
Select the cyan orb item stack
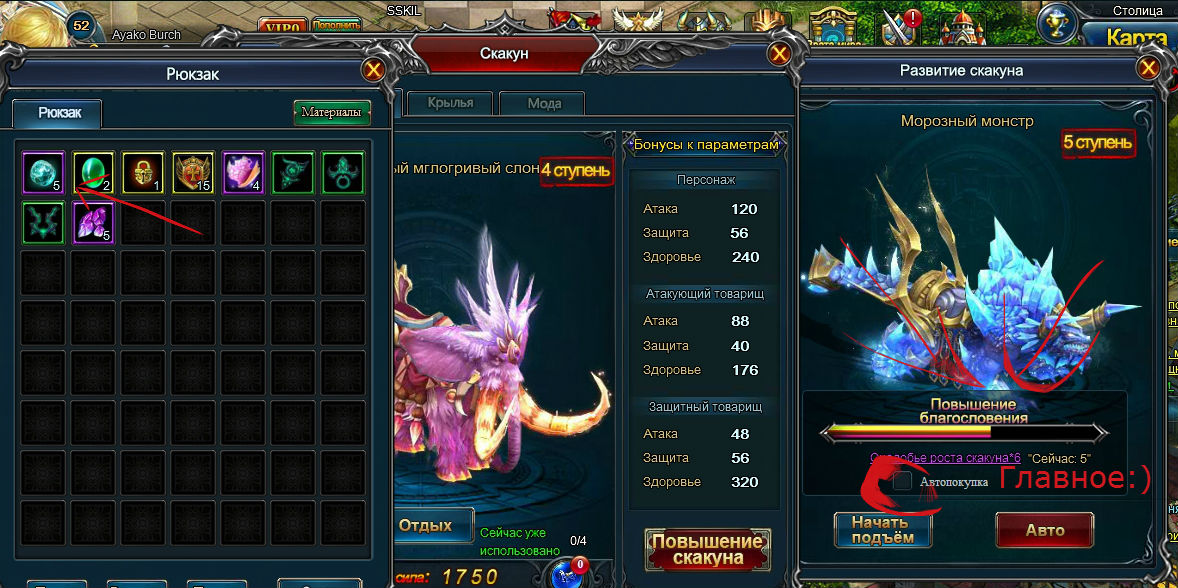click(43, 172)
